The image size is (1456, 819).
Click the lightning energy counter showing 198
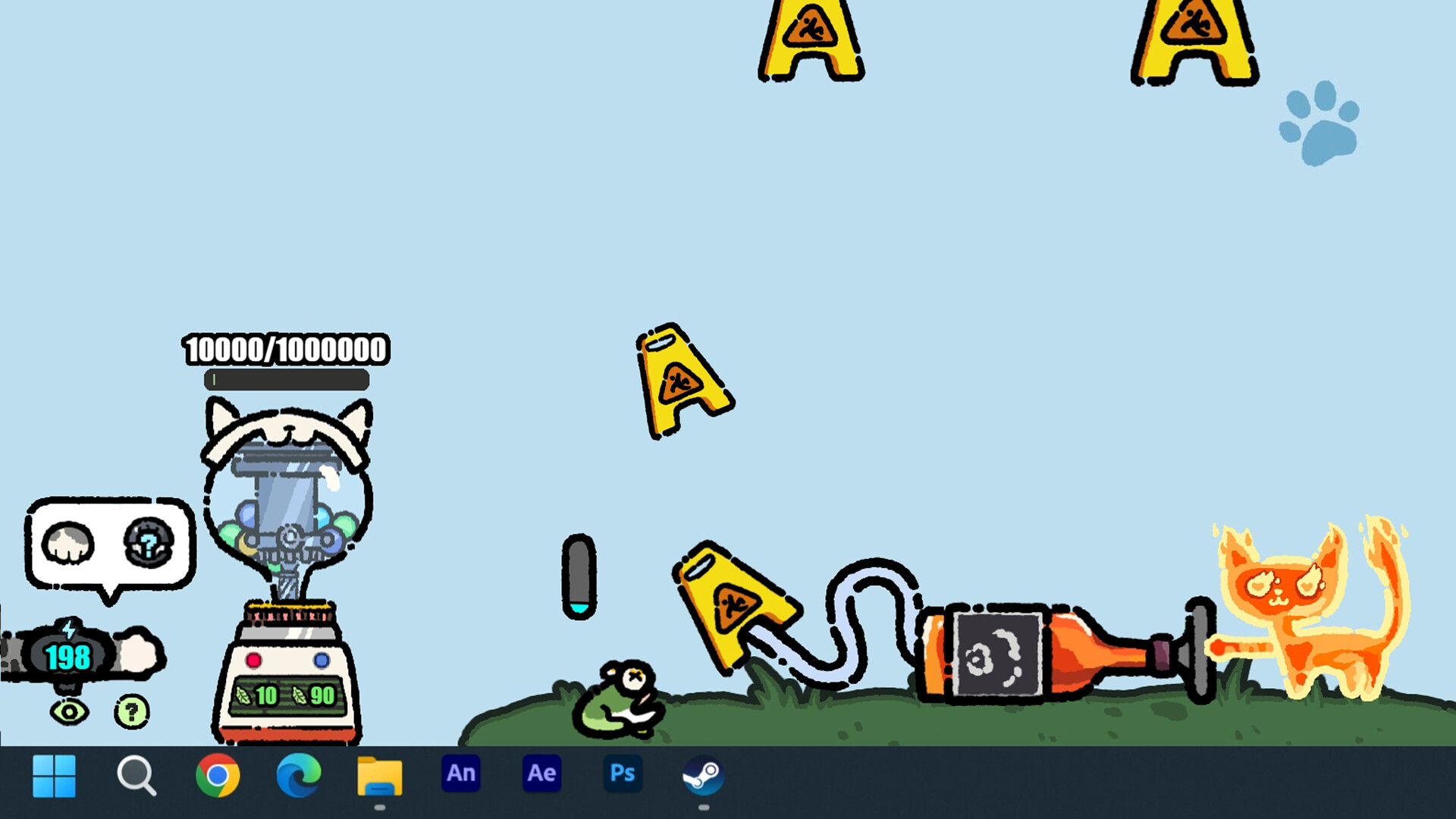pos(67,657)
